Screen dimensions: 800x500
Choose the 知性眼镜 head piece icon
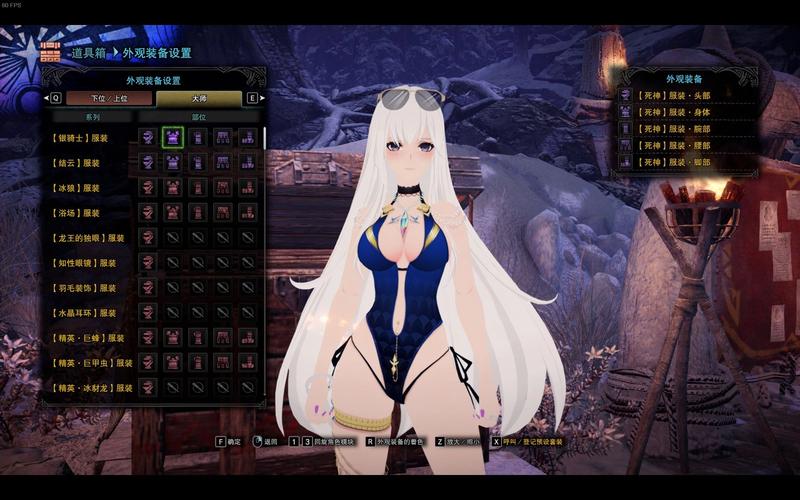148,262
